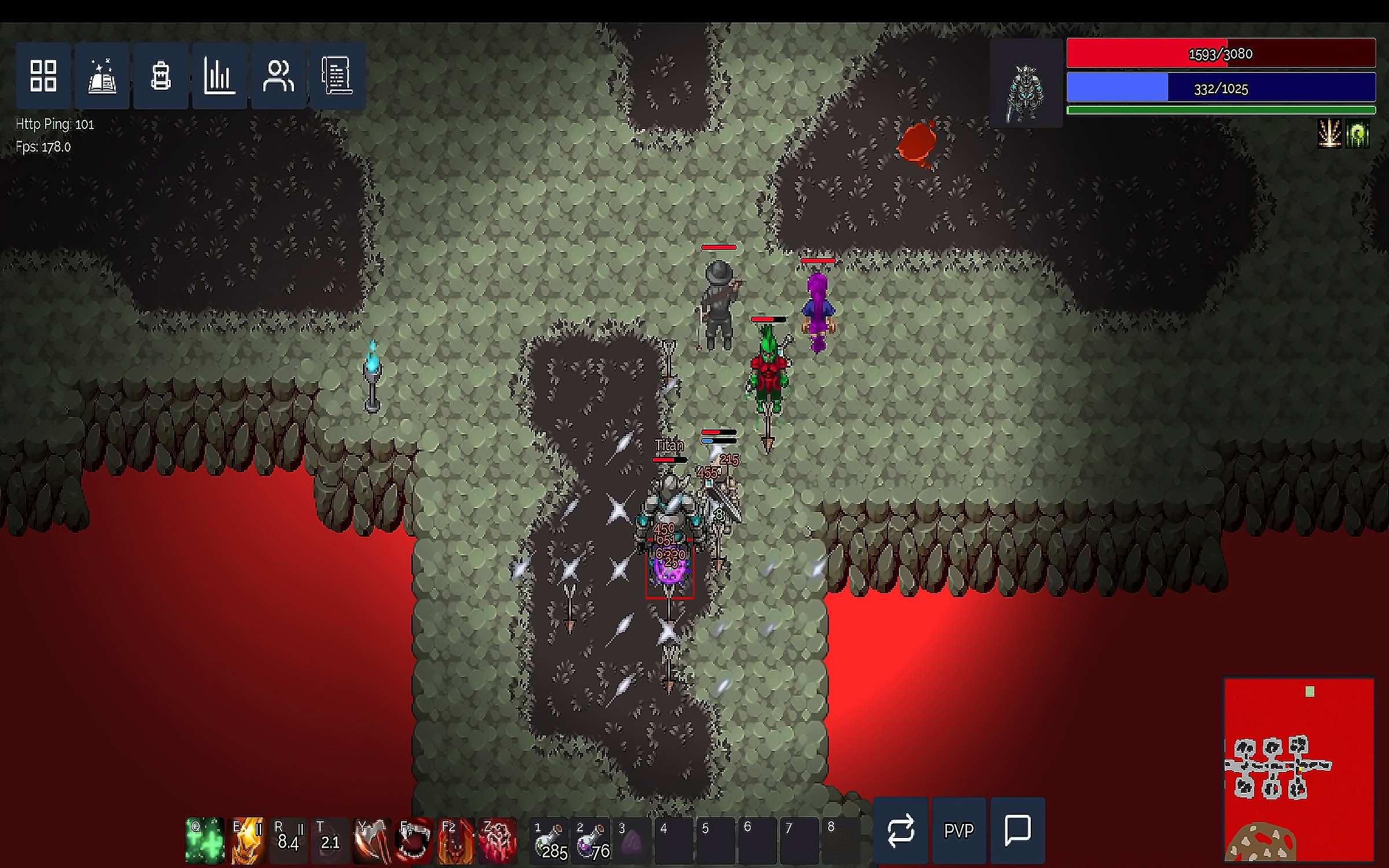Activate the green sparkle Q ability
Viewport: 1389px width, 868px height.
click(204, 840)
